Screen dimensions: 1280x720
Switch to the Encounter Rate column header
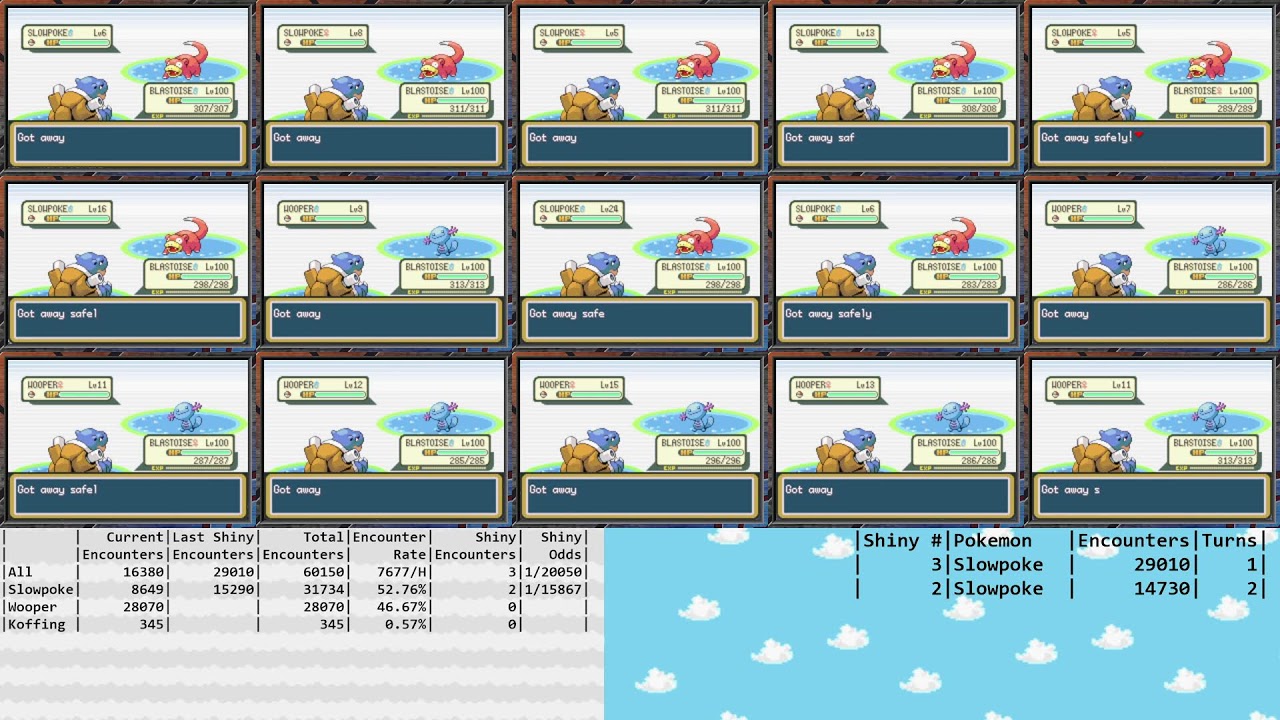pyautogui.click(x=390, y=545)
